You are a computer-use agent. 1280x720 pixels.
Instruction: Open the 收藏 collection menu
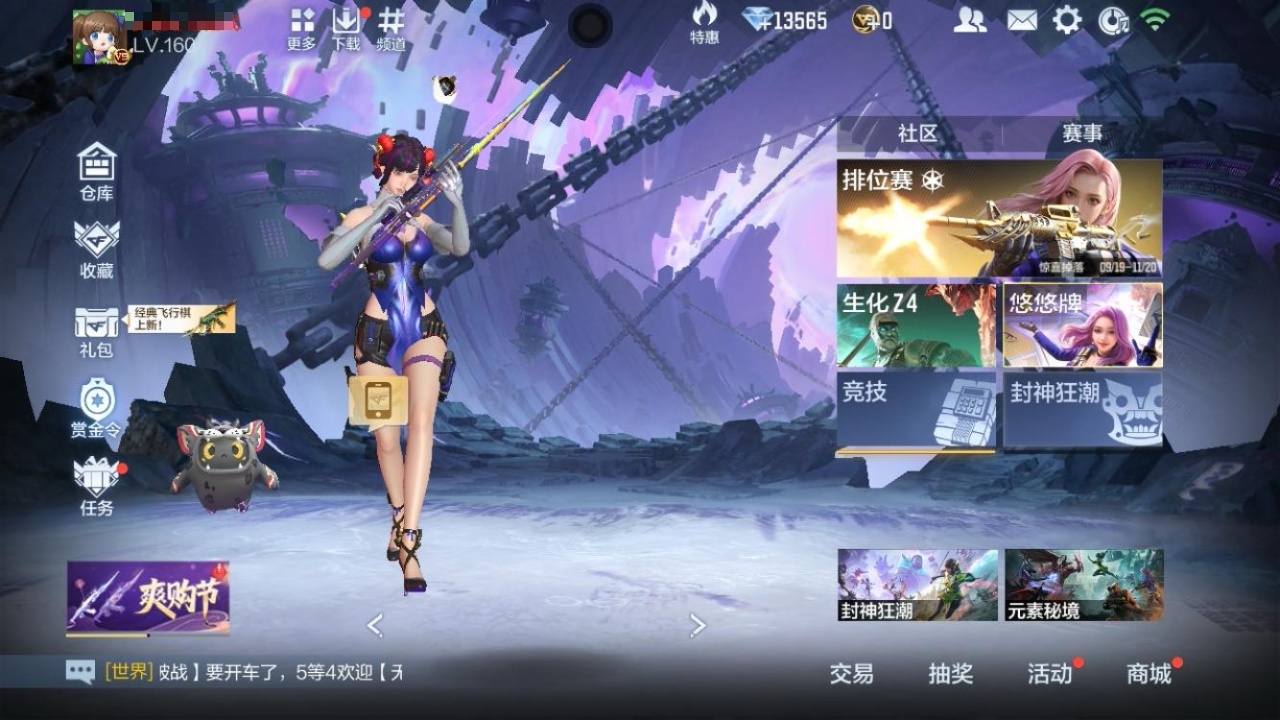coord(97,248)
